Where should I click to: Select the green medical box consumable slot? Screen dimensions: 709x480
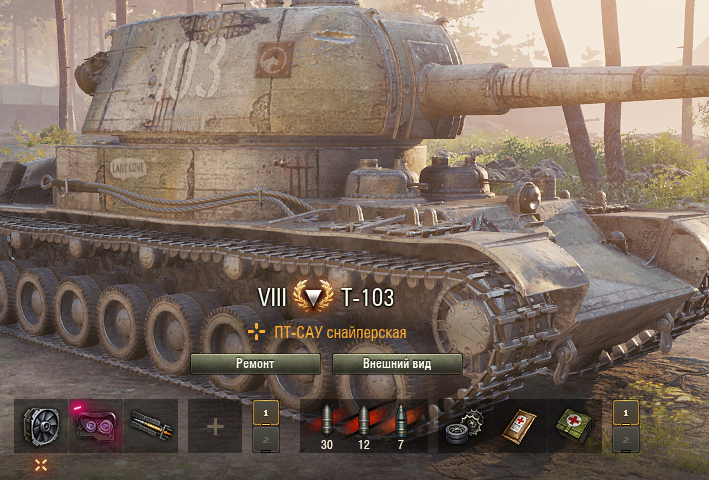coord(574,426)
